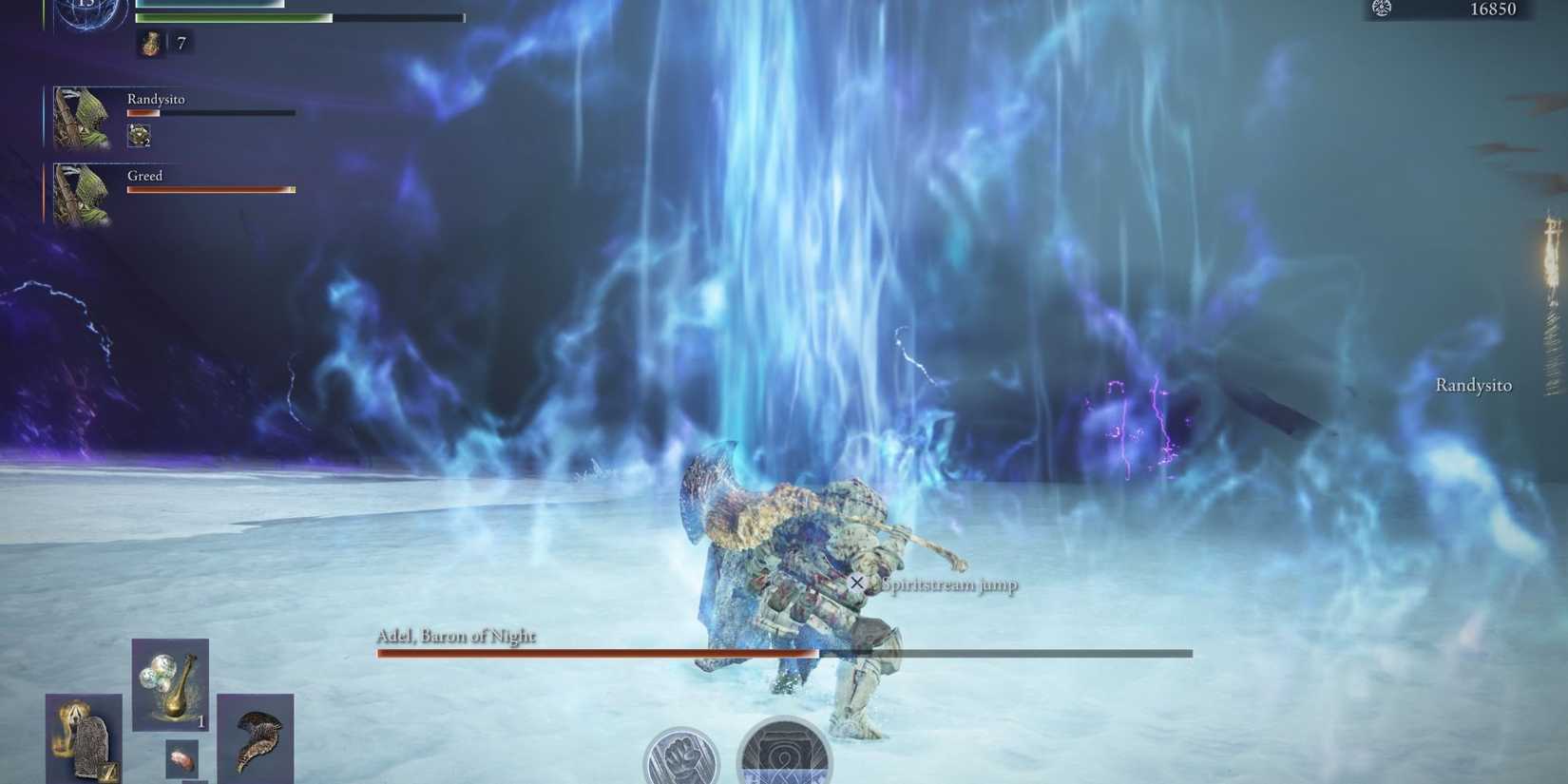Click the Crimson Flask icon showing 7
1568x784 pixels.
151,43
